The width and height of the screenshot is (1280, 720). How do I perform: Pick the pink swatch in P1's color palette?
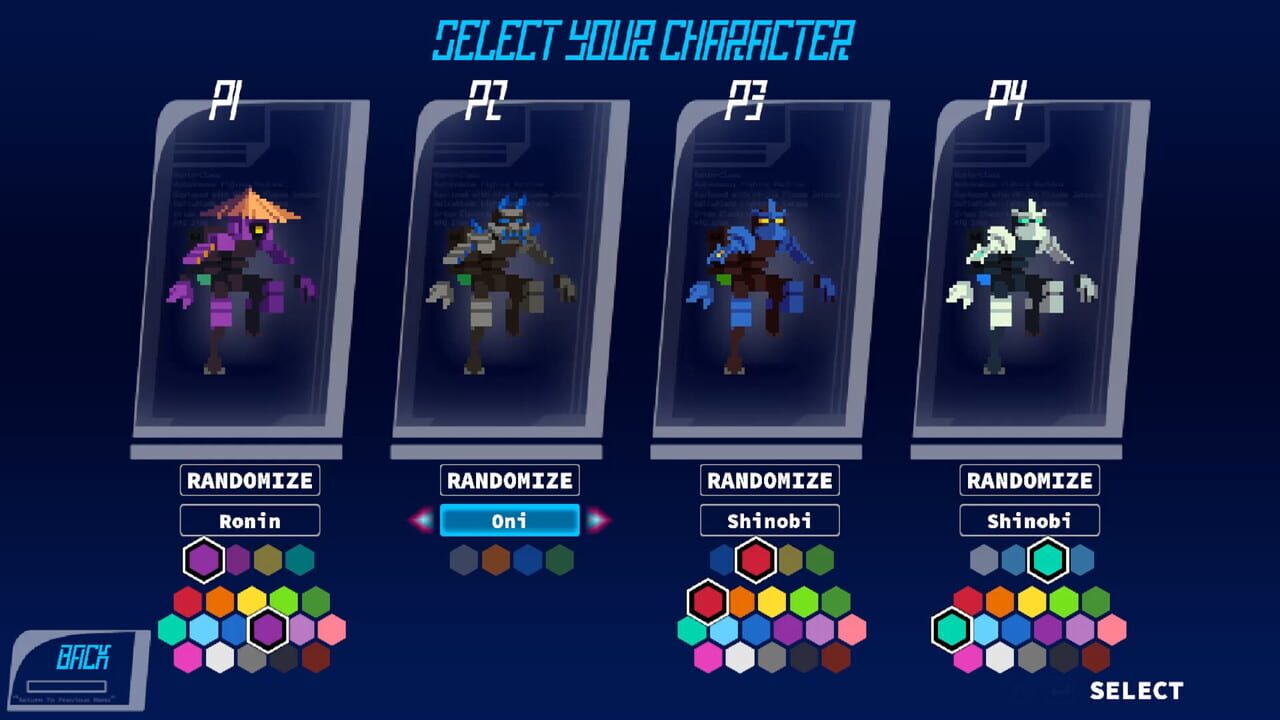point(332,628)
